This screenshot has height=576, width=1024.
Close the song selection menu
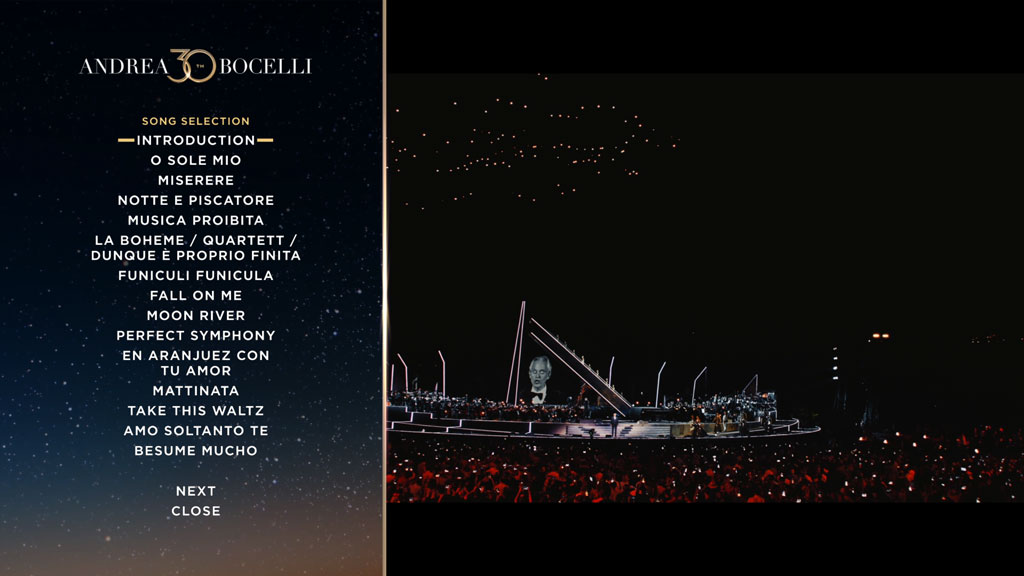tap(196, 511)
